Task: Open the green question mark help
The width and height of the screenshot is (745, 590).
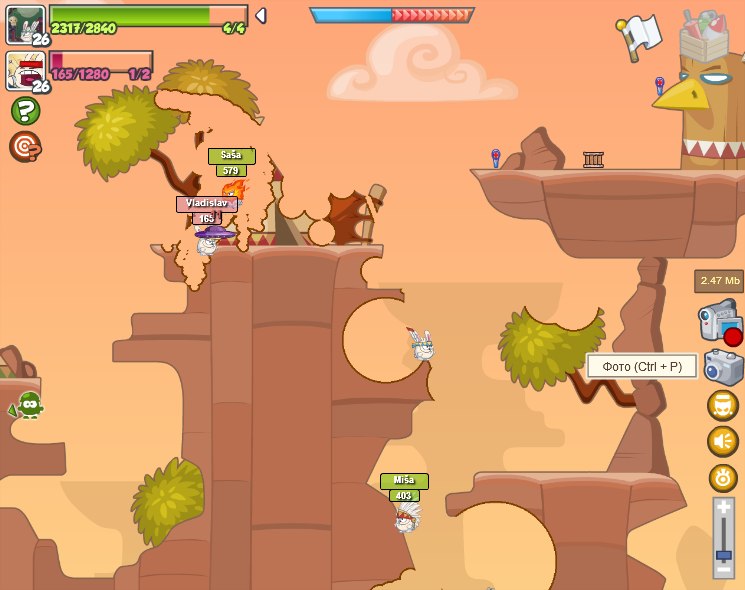Action: coord(25,111)
